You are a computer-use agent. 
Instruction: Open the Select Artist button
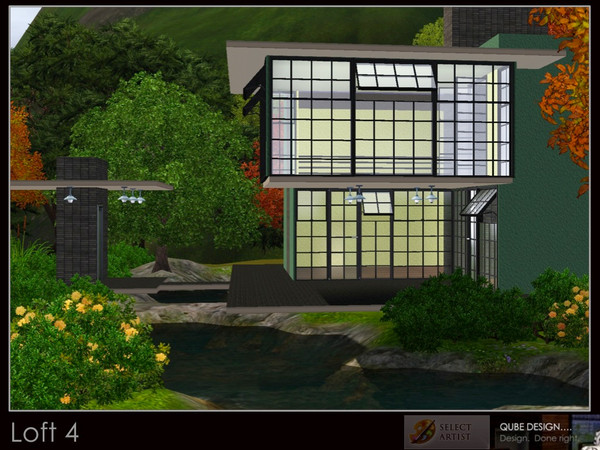tap(447, 432)
